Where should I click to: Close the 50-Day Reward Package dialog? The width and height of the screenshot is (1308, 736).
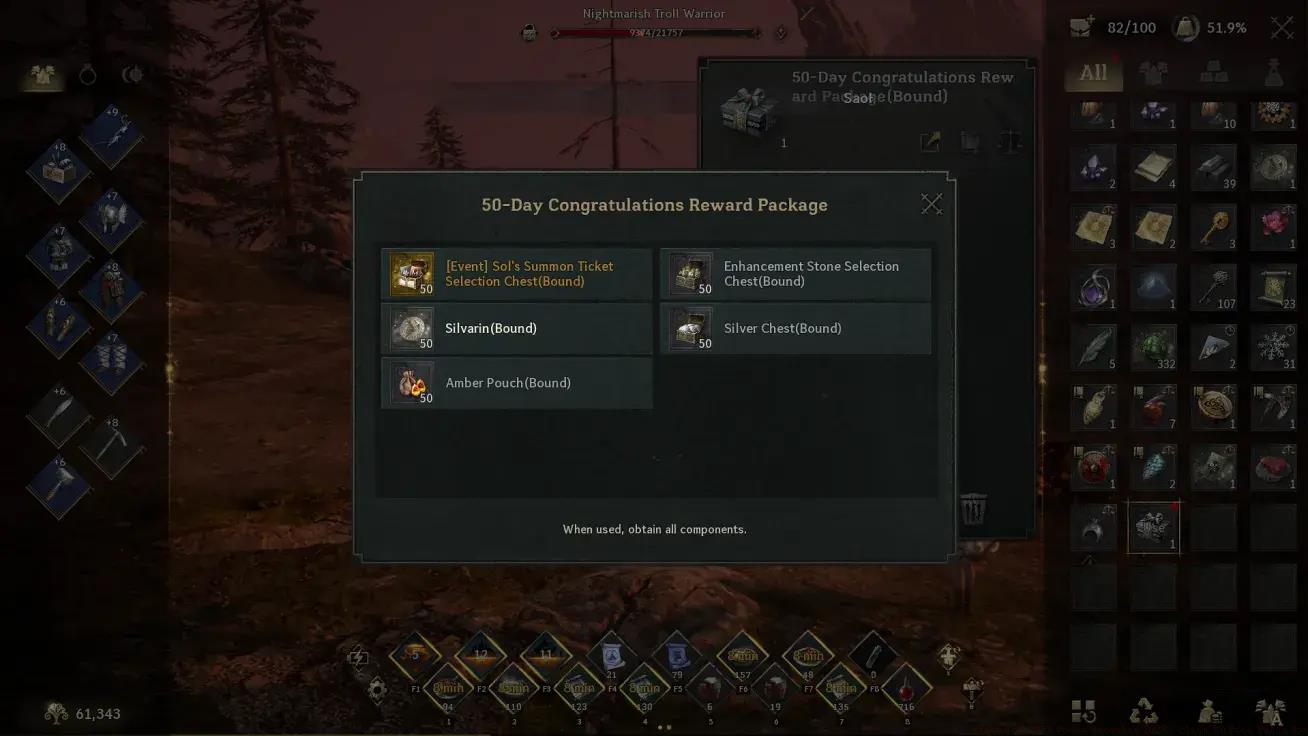(931, 204)
